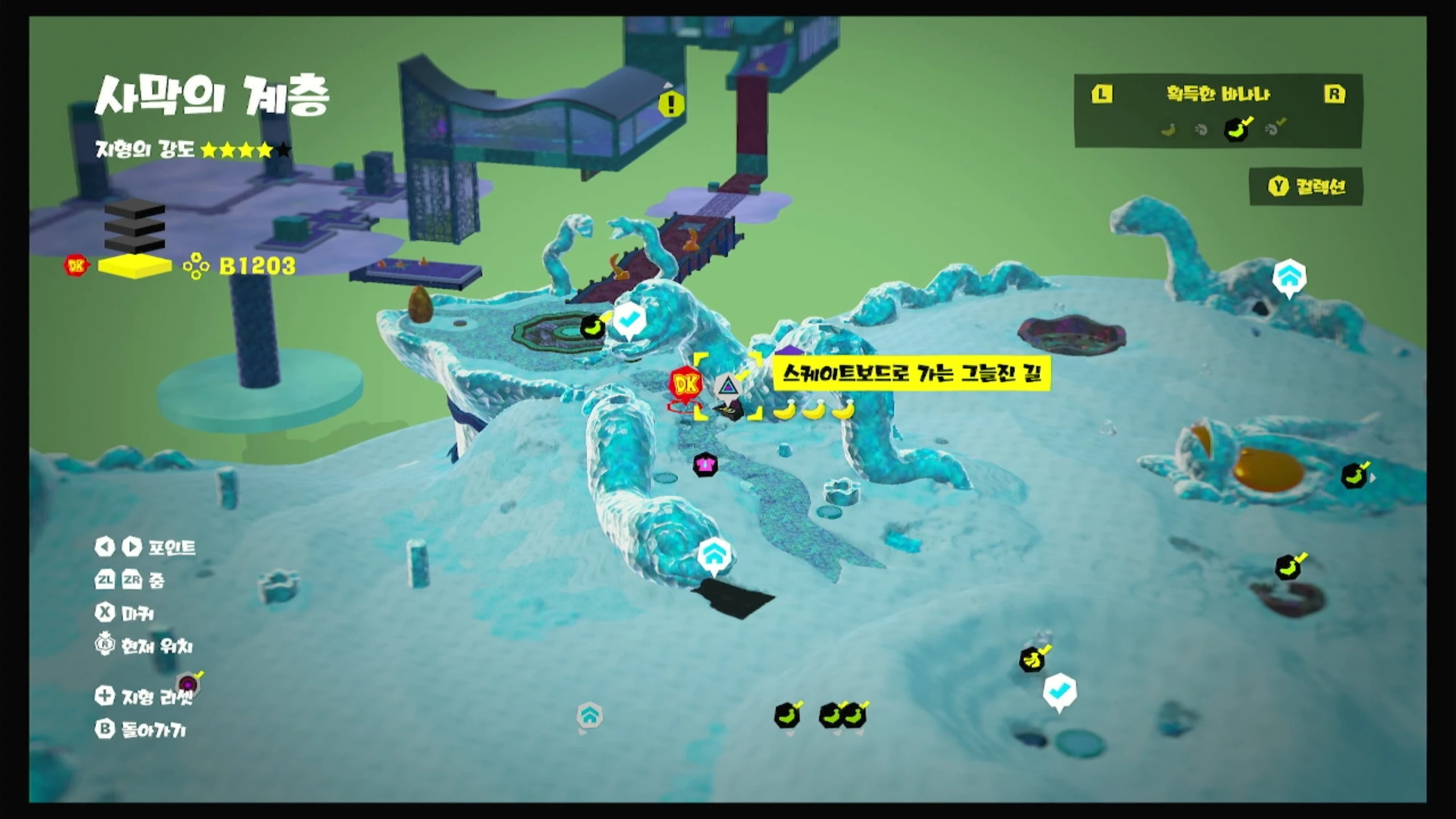The width and height of the screenshot is (1456, 819).
Task: Choose the collected fossil filter with checkmark
Action: pyautogui.click(x=1273, y=129)
